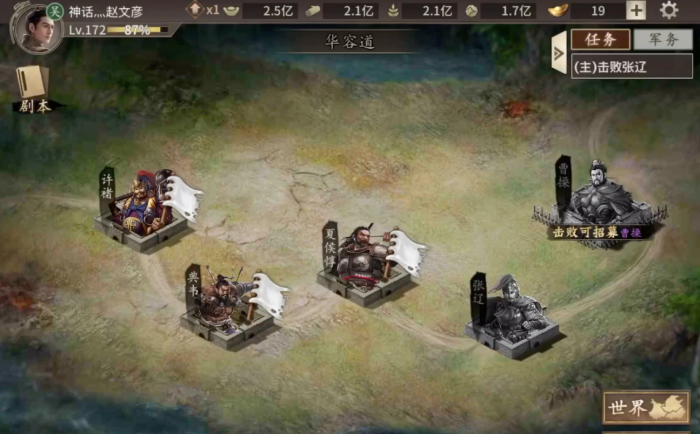Switch to the 军务 tab
The image size is (700, 434).
coord(662,40)
